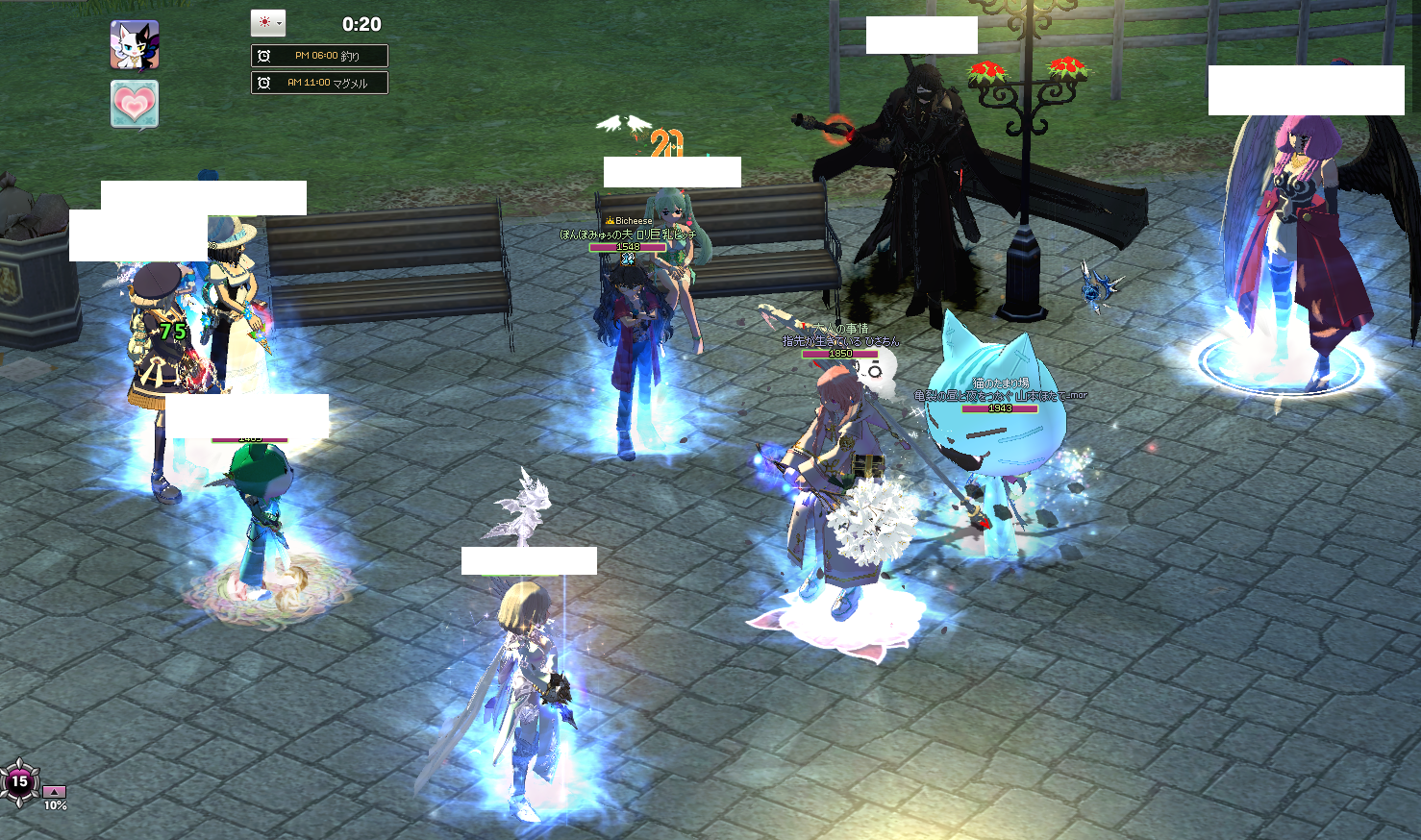Click the two-tone cat portrait icon
Viewport: 1421px width, 840px height.
135,45
